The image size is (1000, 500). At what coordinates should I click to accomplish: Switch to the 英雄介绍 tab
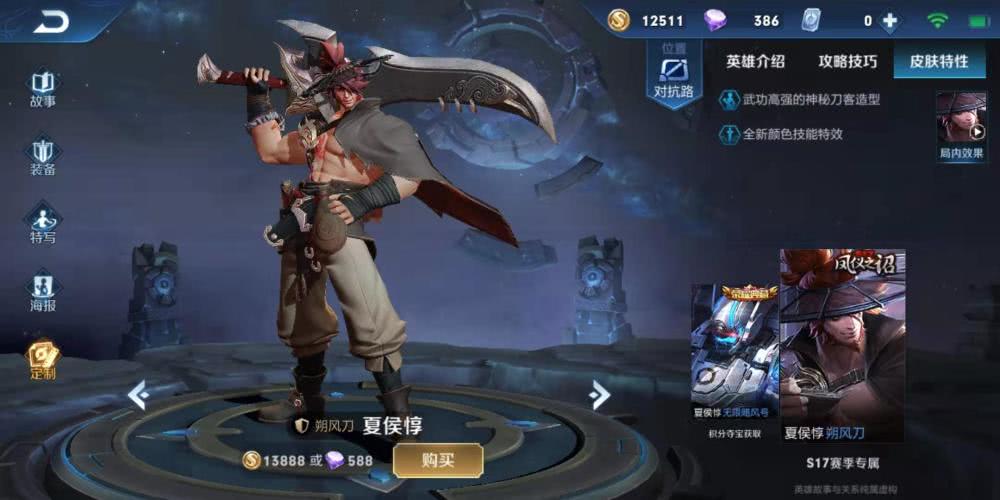755,61
